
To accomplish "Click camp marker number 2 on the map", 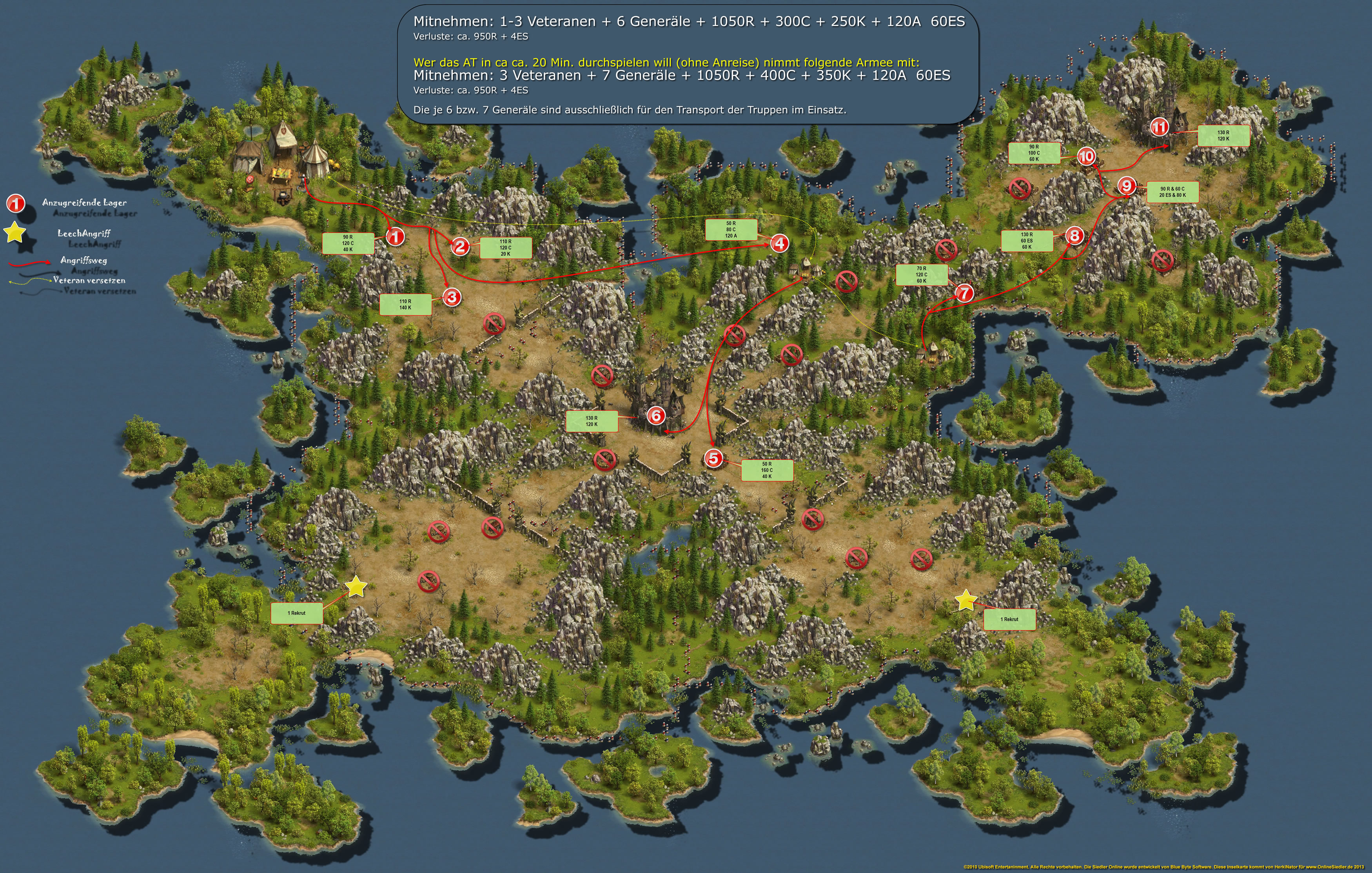I will pos(460,247).
